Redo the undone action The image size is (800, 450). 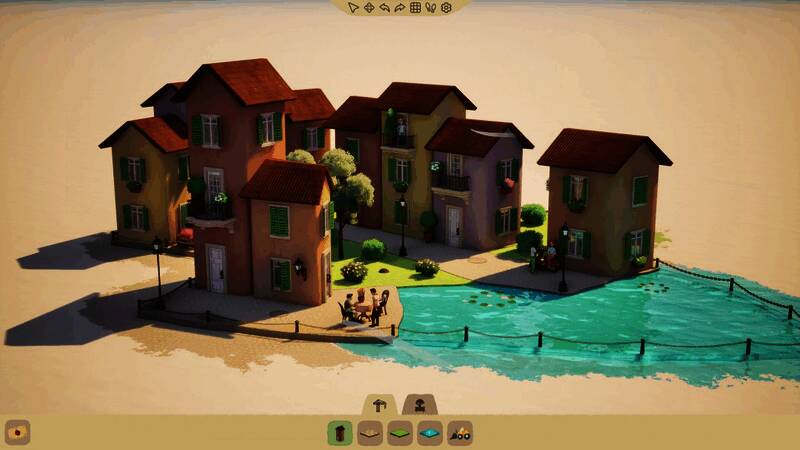coord(400,8)
